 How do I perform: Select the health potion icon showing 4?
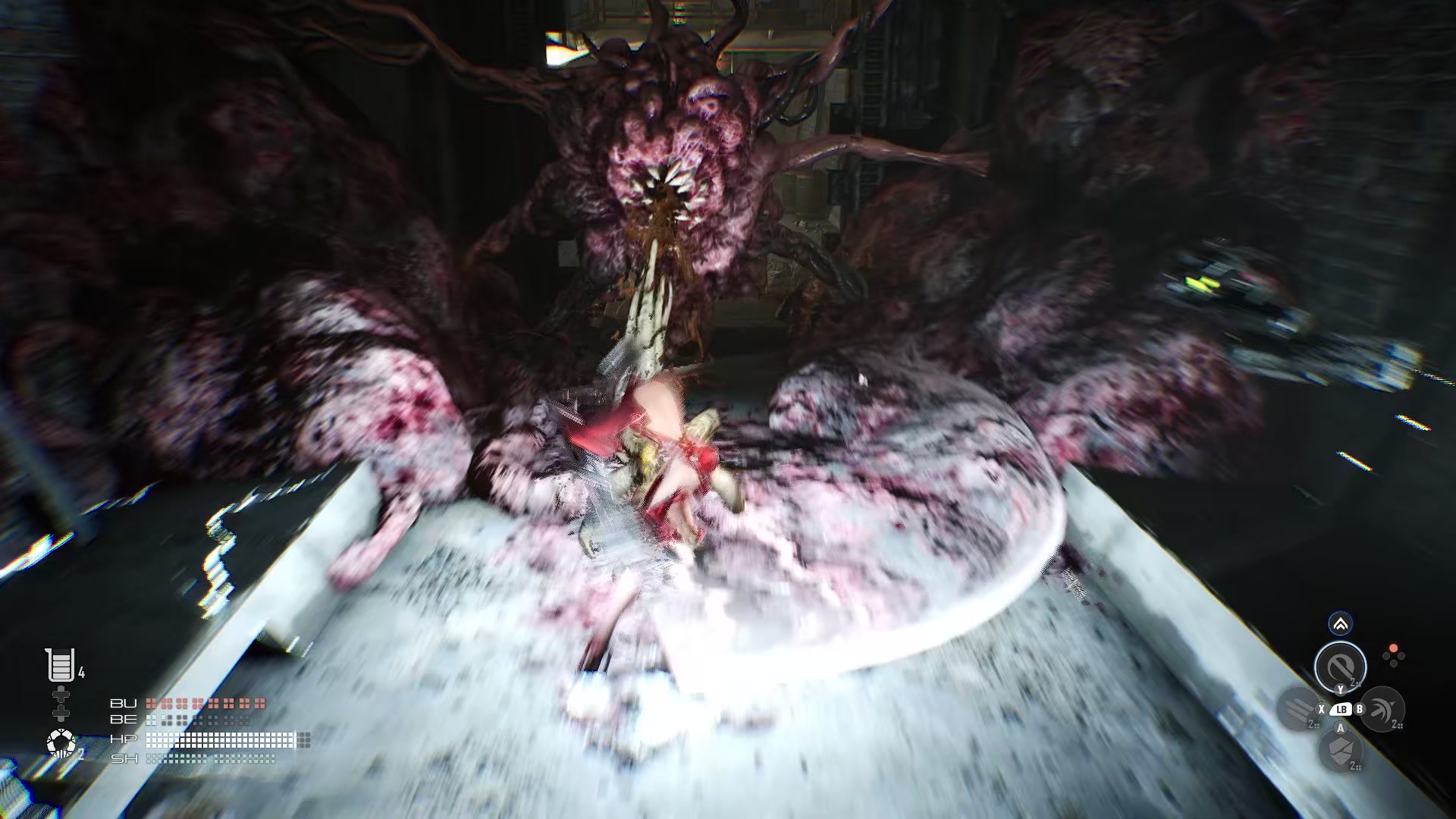(x=60, y=667)
